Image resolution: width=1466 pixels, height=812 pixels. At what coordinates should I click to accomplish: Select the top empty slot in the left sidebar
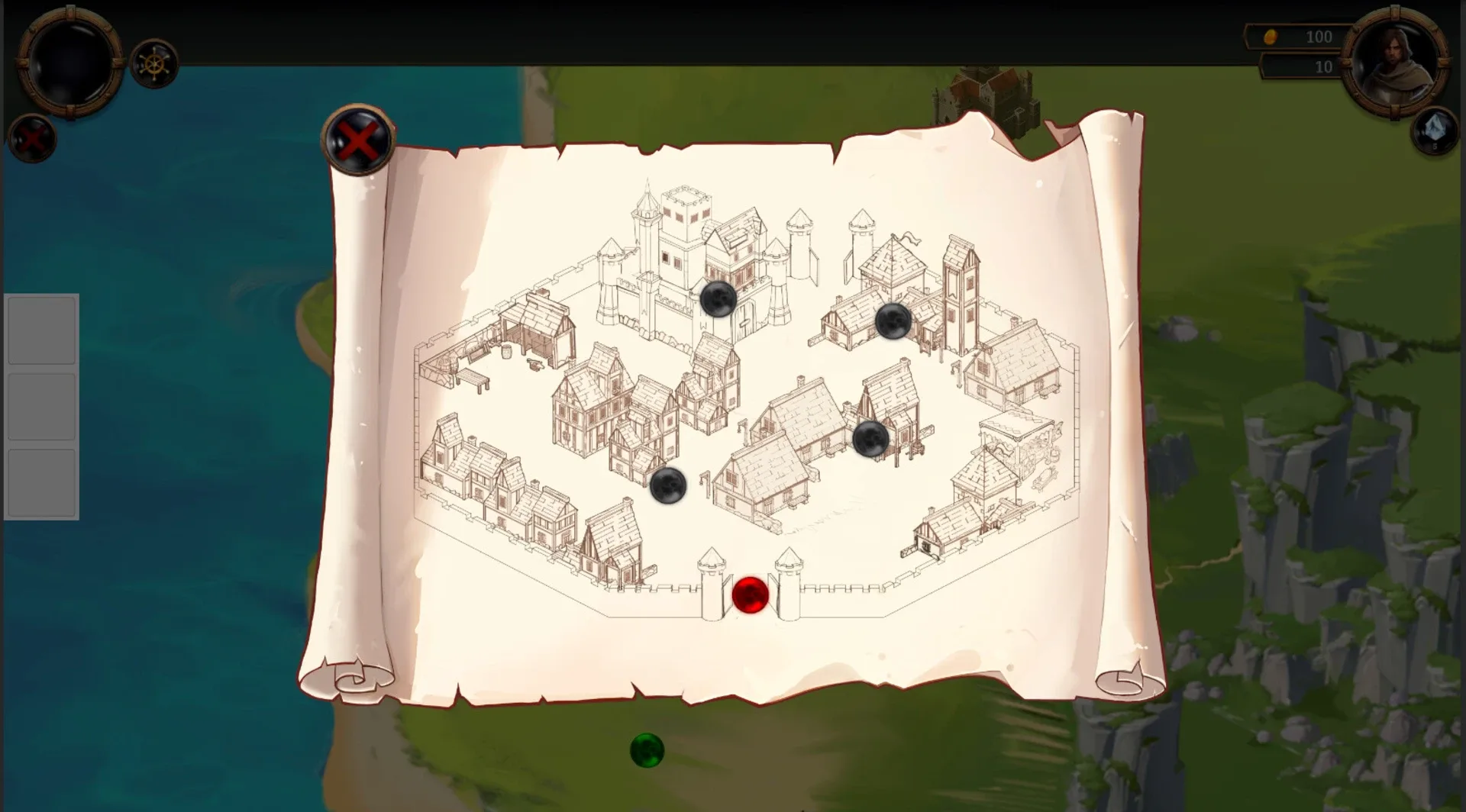41,330
